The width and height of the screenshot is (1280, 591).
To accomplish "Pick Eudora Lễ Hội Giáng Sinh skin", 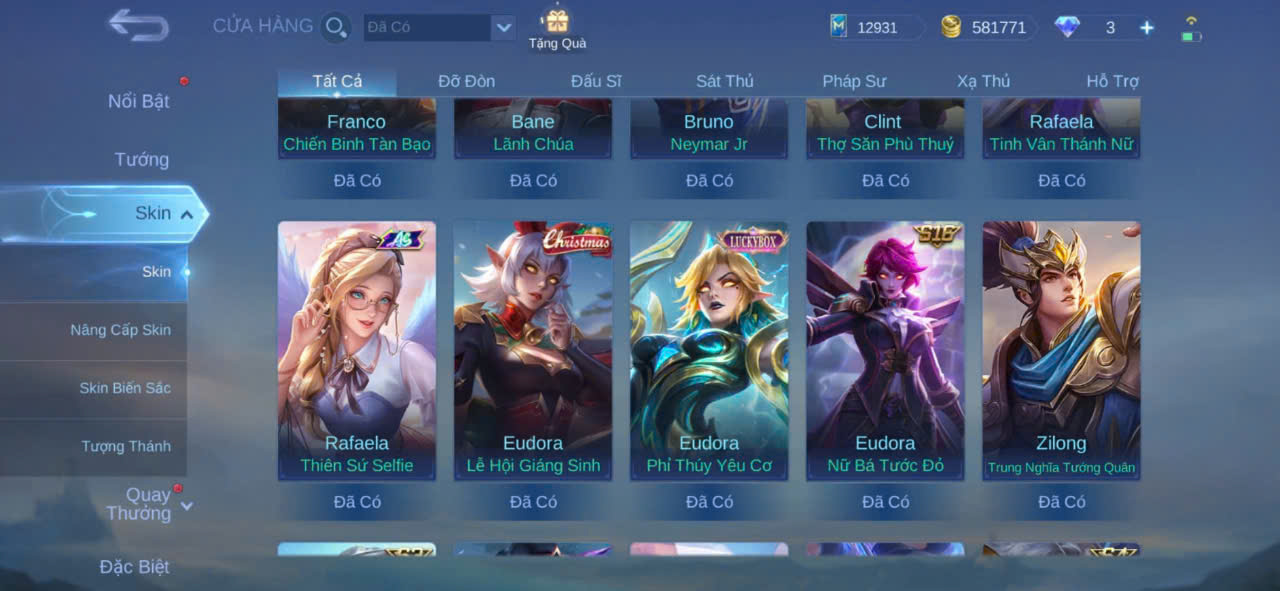I will [x=533, y=350].
